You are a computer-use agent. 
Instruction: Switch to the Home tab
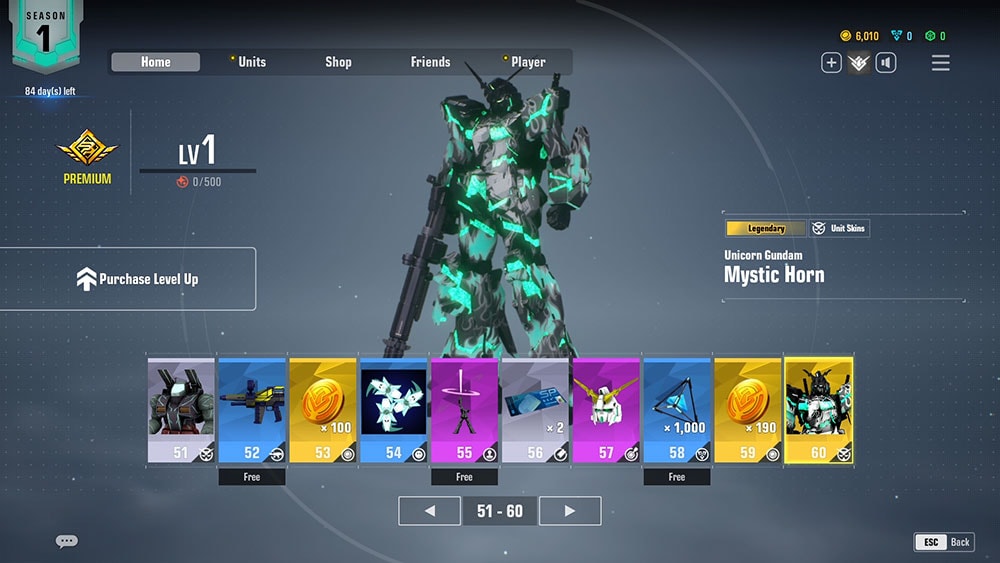(x=155, y=62)
